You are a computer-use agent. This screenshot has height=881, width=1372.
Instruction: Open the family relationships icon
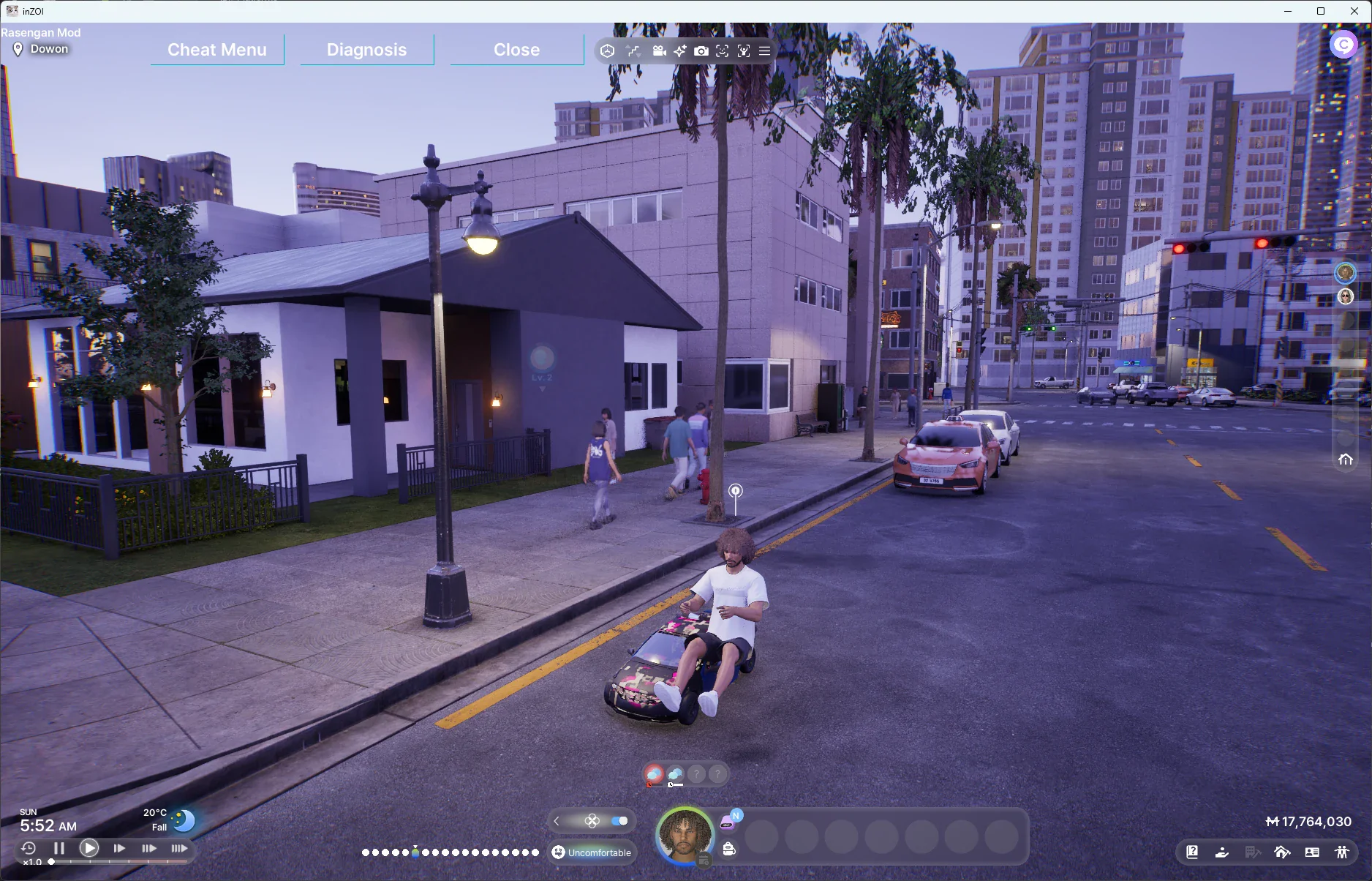[x=1341, y=852]
